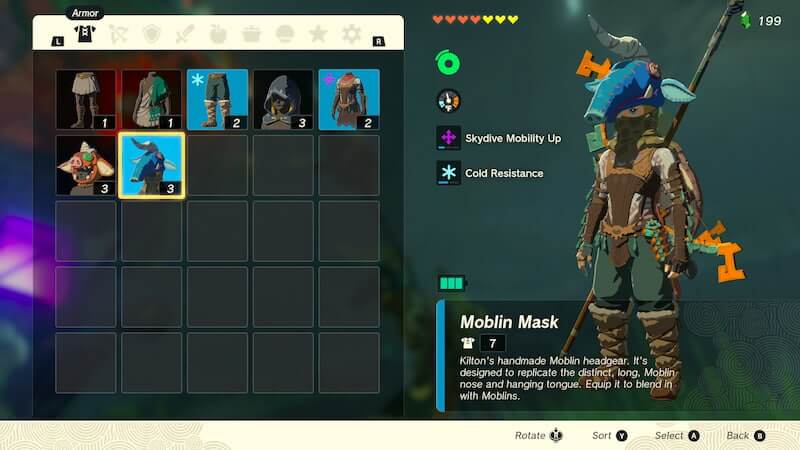Switch to the star key items tab
The height and width of the screenshot is (450, 800).
[x=318, y=34]
